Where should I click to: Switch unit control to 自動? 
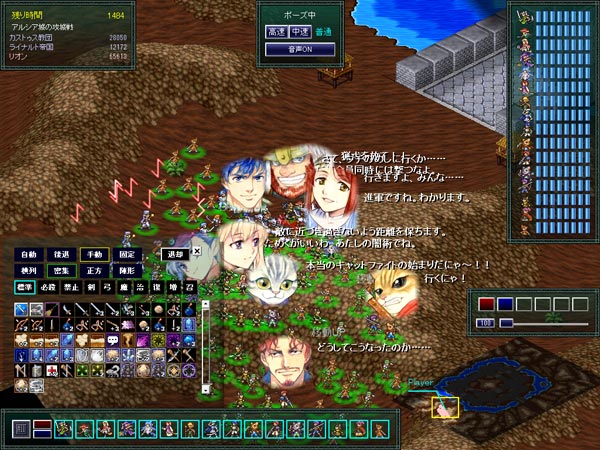pyautogui.click(x=28, y=254)
